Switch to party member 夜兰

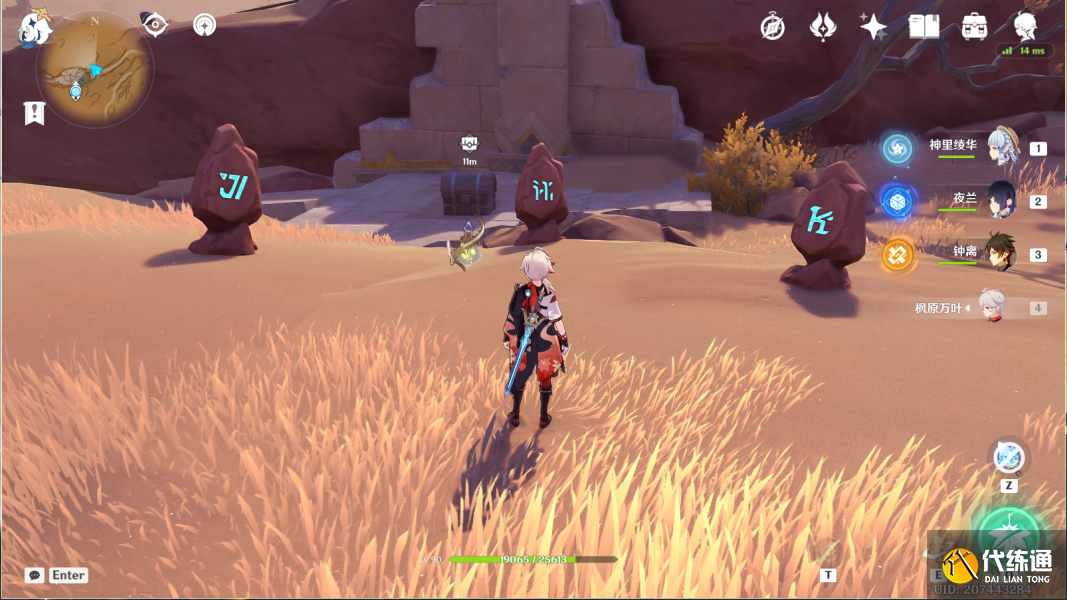tap(1001, 200)
